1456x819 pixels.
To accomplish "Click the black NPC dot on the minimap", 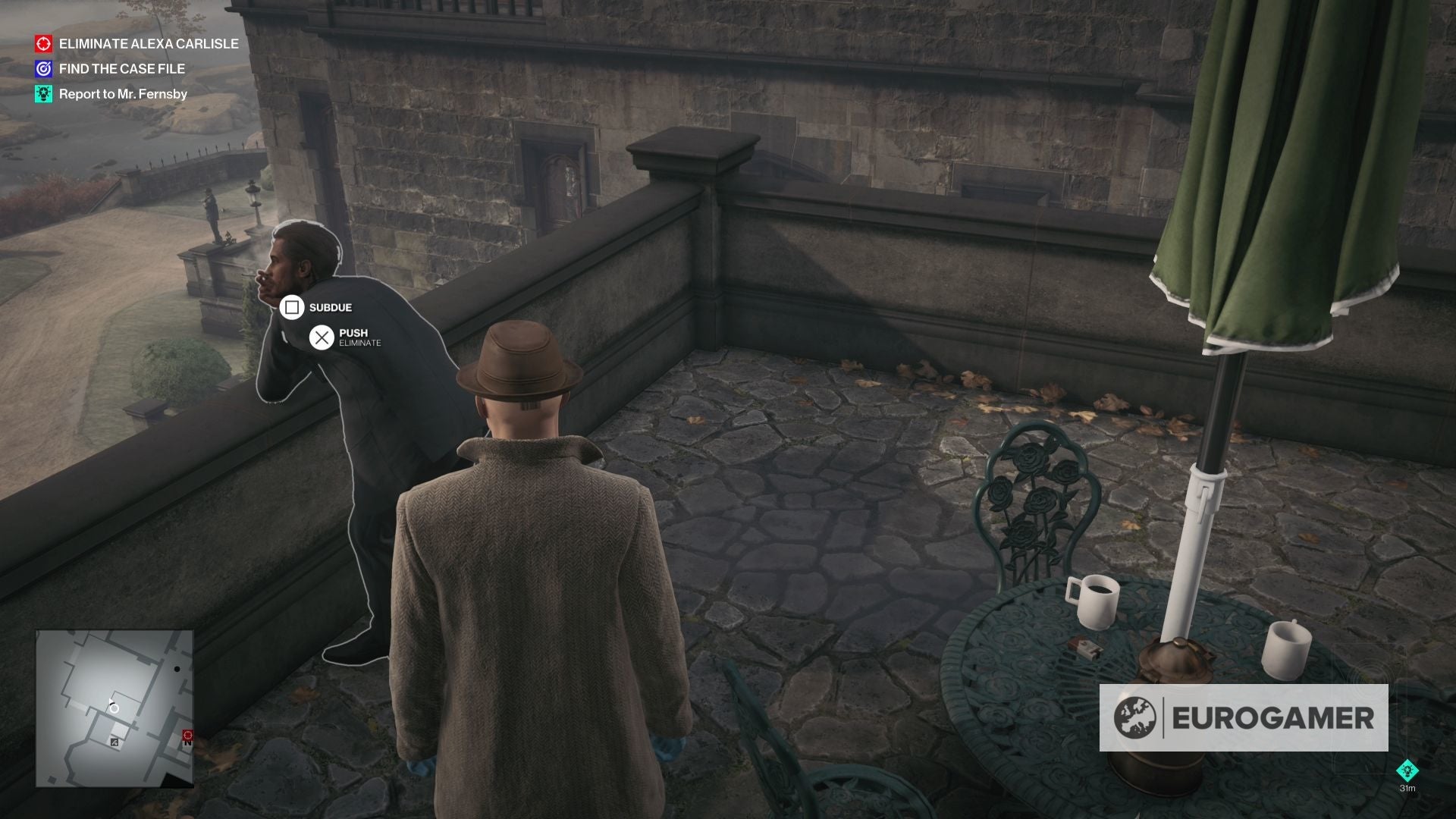I will point(177,669).
